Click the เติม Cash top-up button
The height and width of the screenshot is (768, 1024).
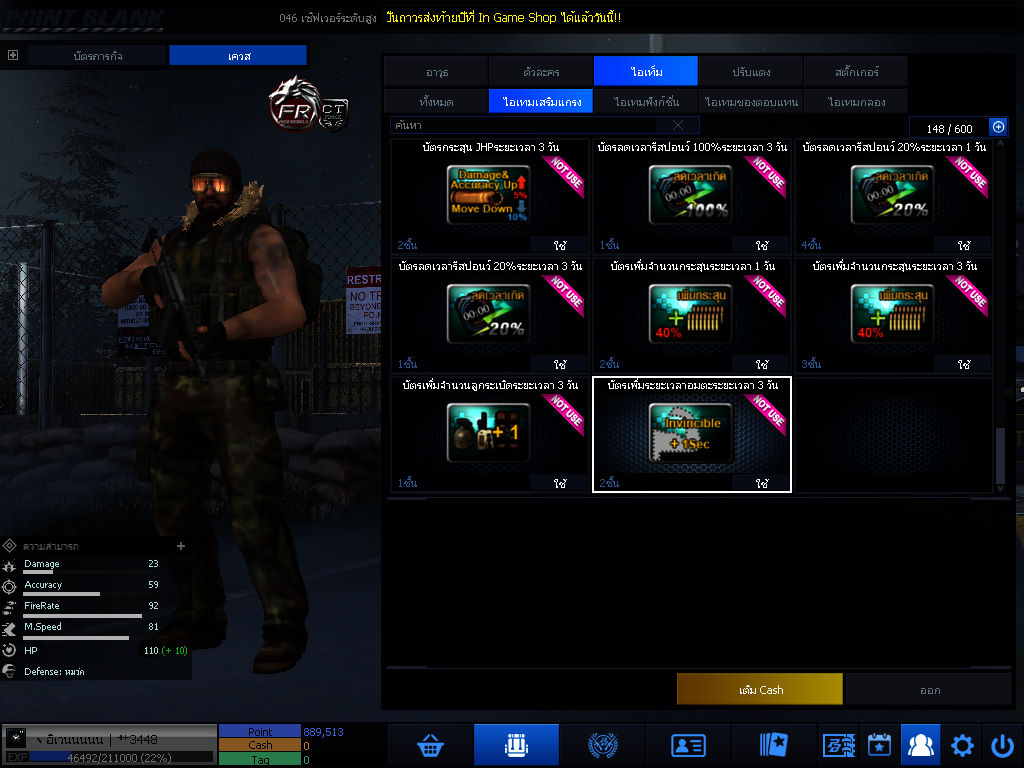[760, 690]
